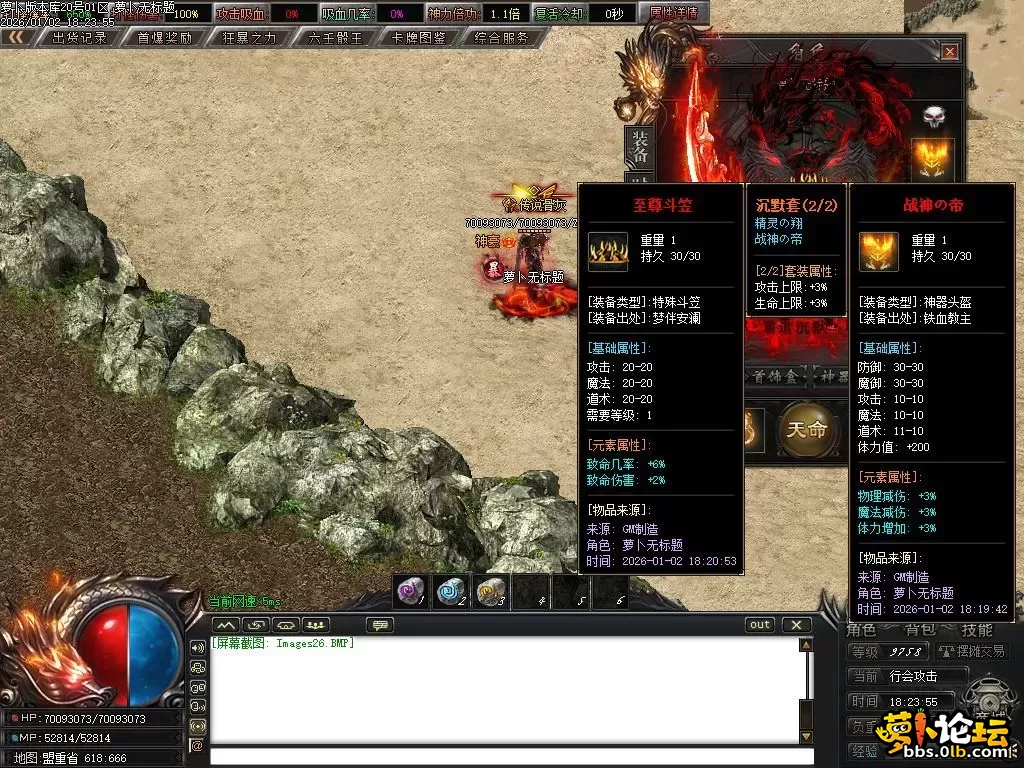Viewport: 1024px width, 768px height.
Task: Collapse the top menu with double arrow
Action: coord(16,38)
